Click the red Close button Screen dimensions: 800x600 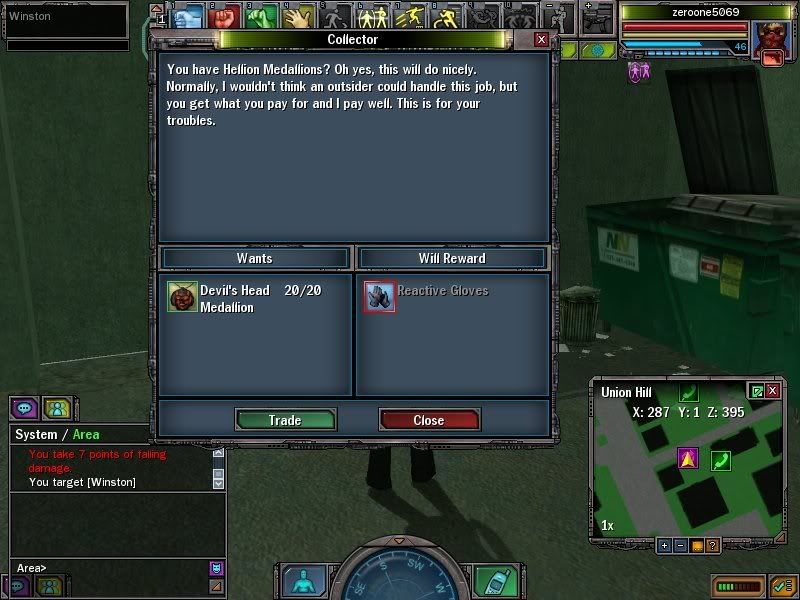tap(429, 420)
